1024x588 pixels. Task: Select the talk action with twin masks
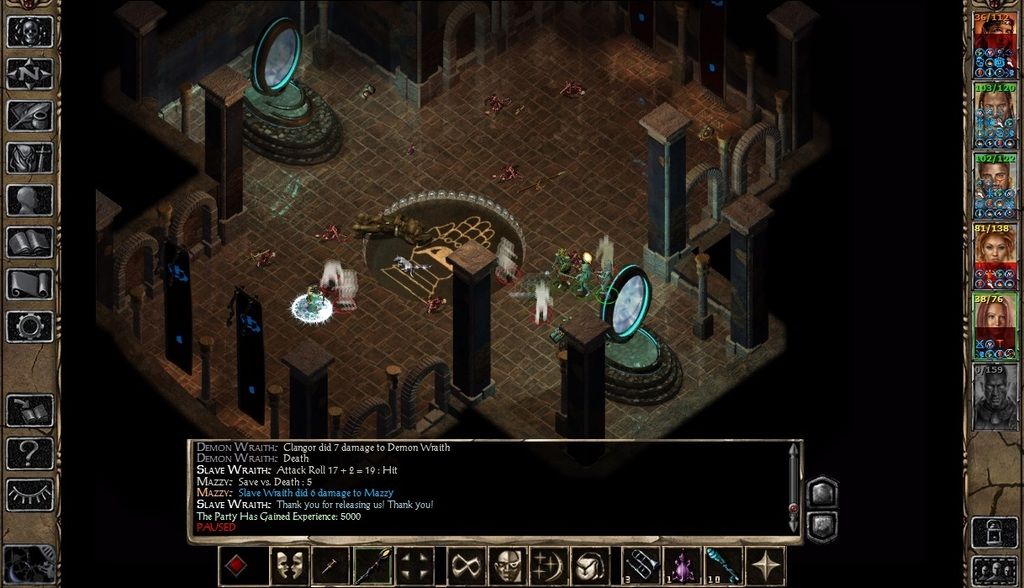tap(290, 566)
